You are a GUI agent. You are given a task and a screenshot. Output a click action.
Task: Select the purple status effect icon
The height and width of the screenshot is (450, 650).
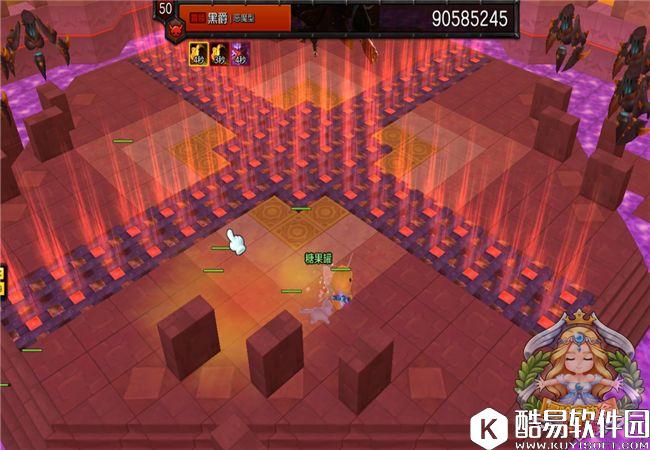click(240, 52)
